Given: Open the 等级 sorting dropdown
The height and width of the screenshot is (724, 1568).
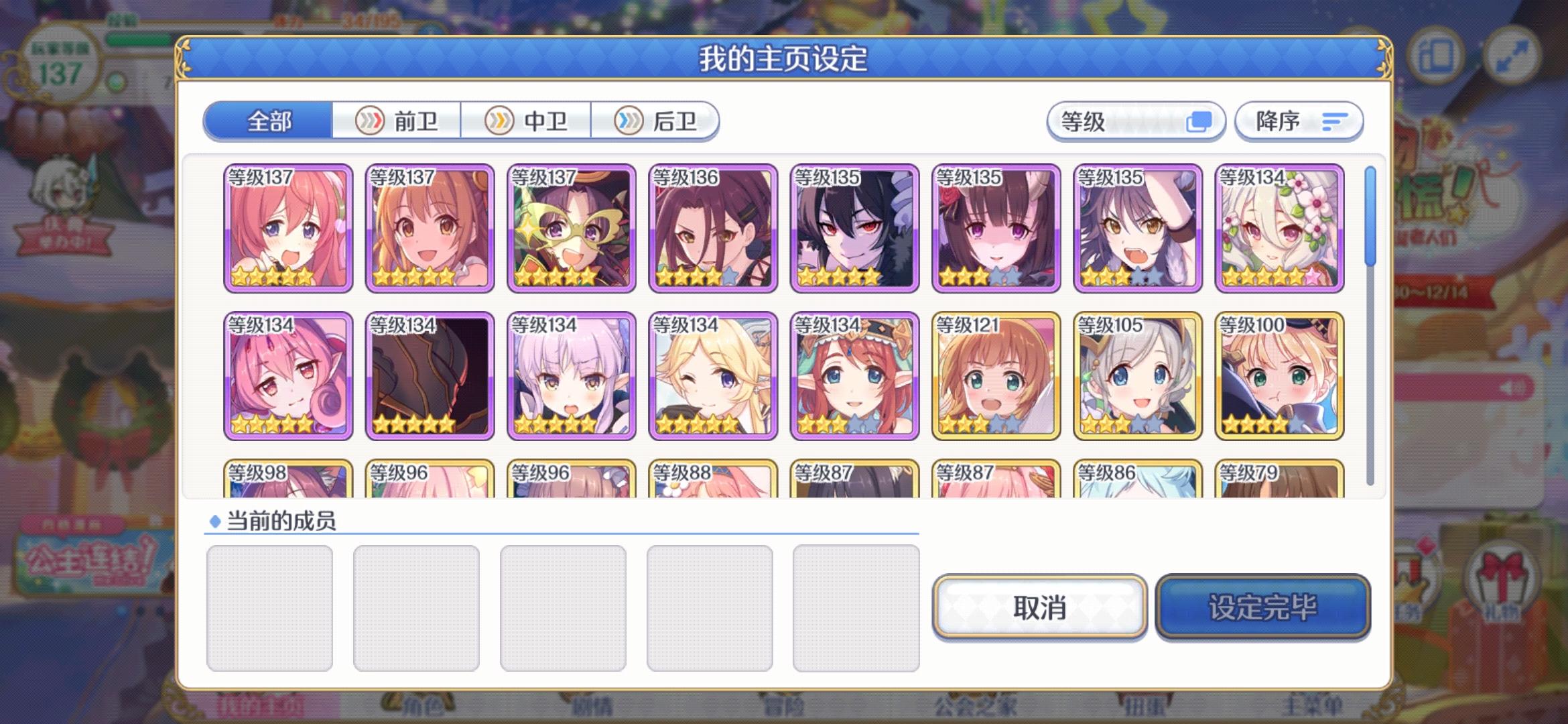Looking at the screenshot, I should (1136, 121).
